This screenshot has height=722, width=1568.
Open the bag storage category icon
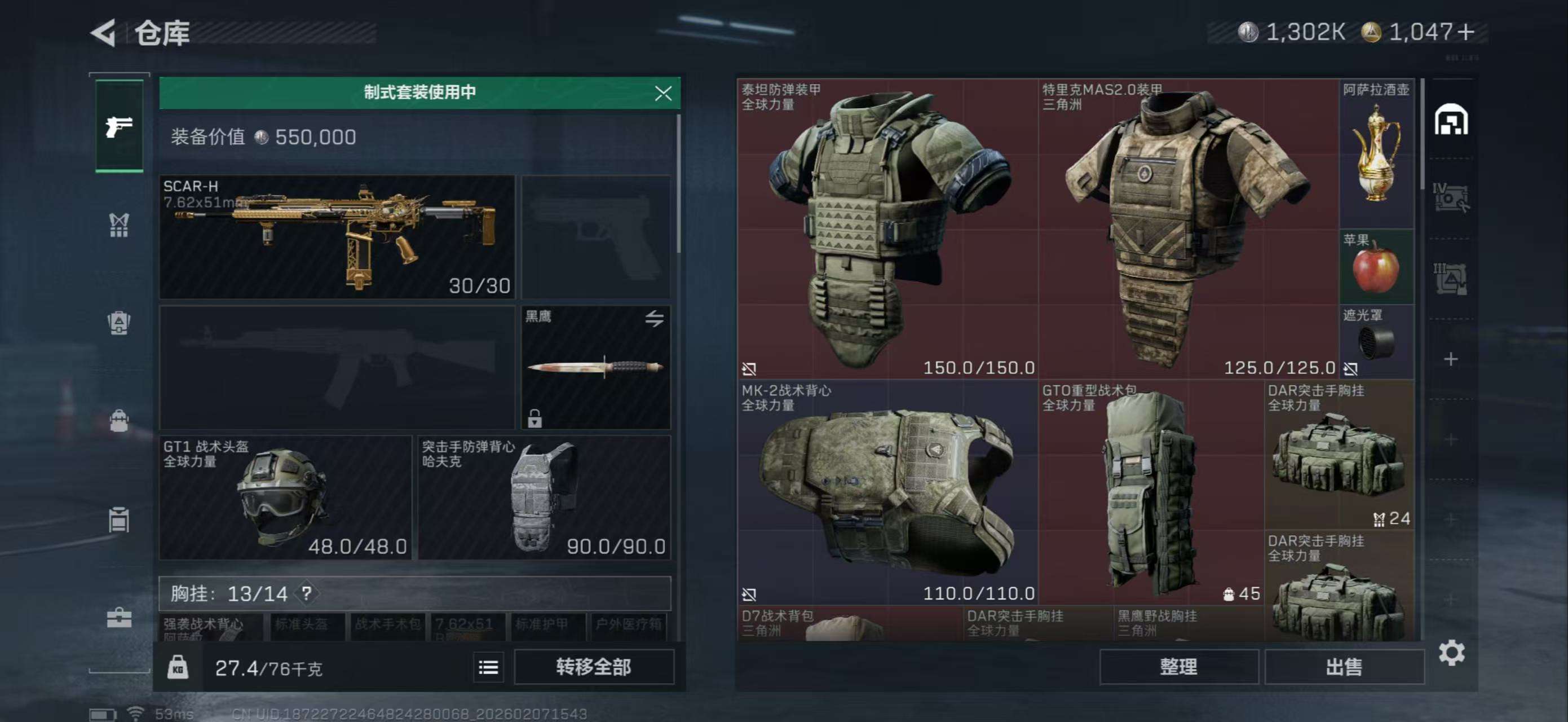pos(119,420)
